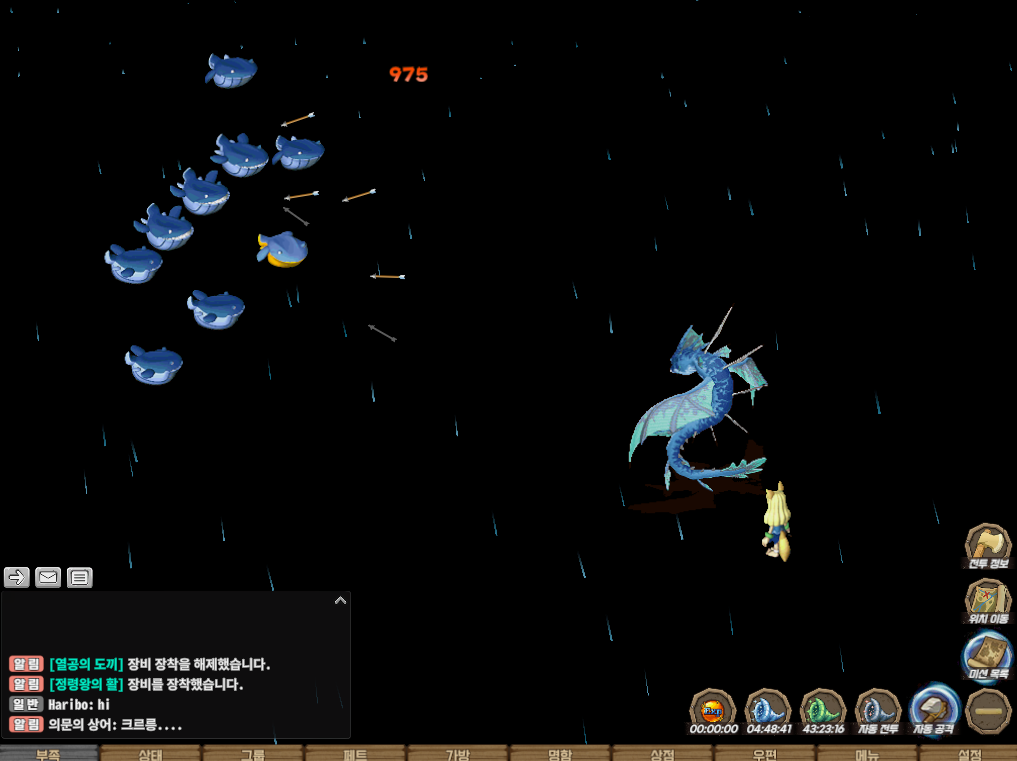Show the 미션 목록 mission list
The height and width of the screenshot is (761, 1017).
click(987, 656)
